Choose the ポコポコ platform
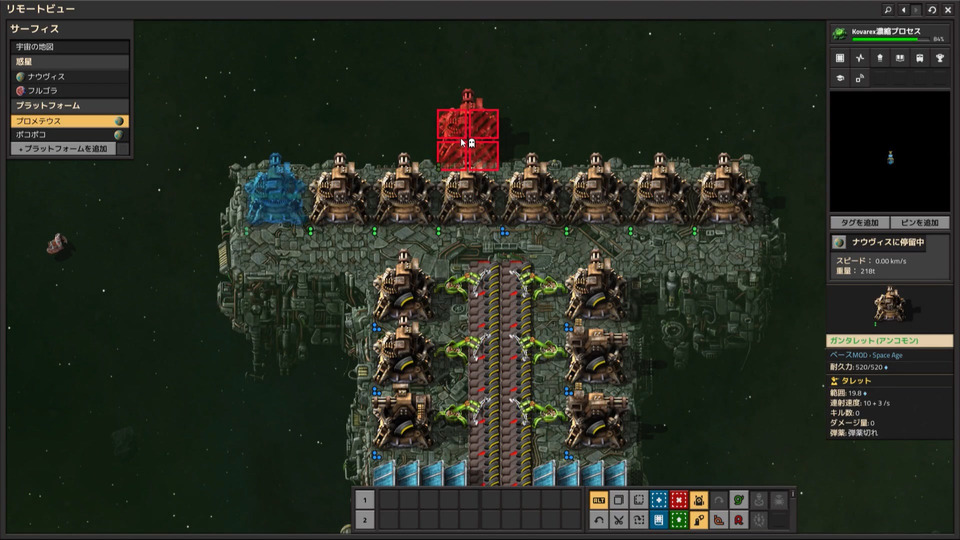Viewport: 960px width, 540px height. (x=70, y=134)
